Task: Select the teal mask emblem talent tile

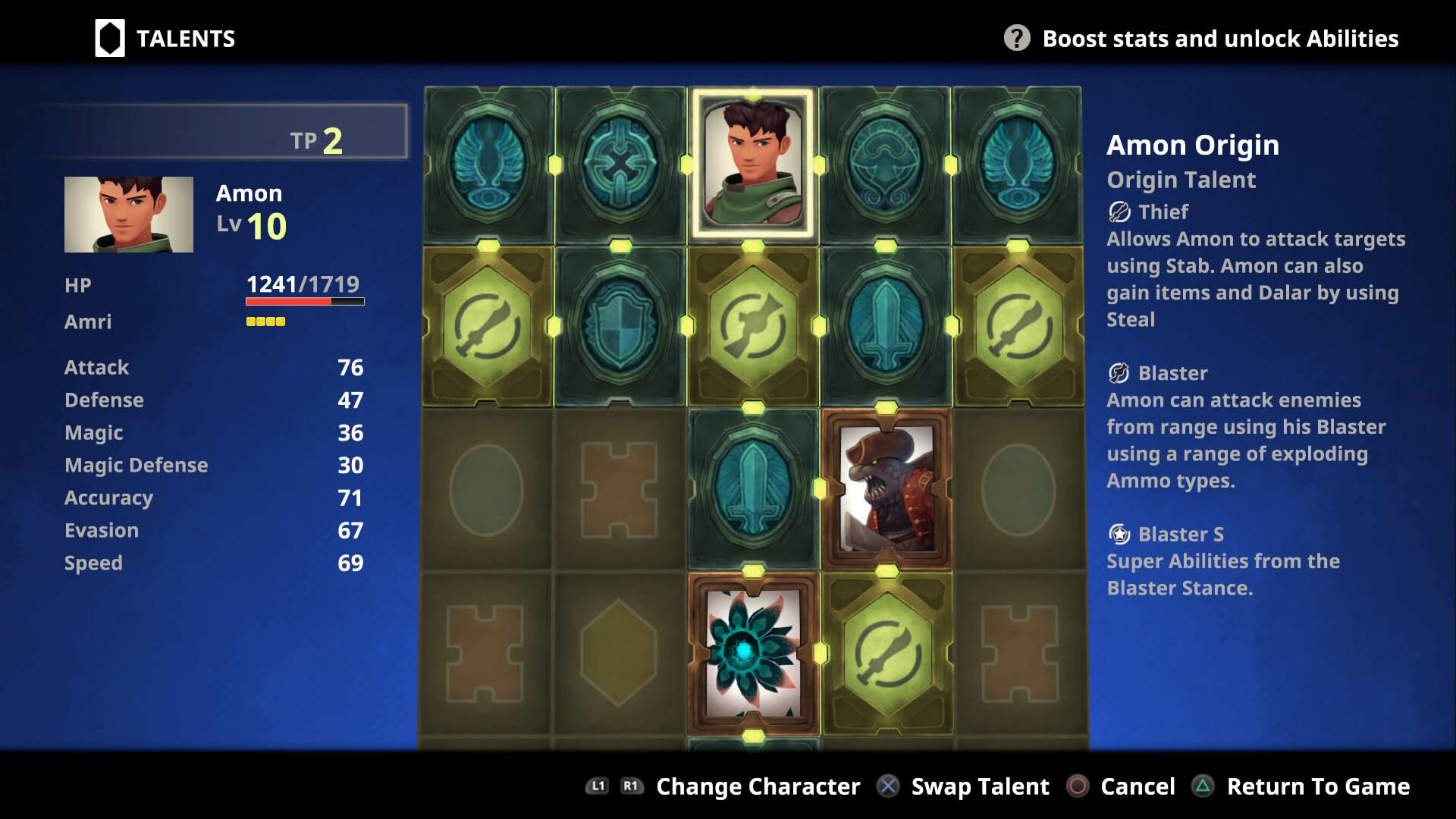Action: [884, 165]
